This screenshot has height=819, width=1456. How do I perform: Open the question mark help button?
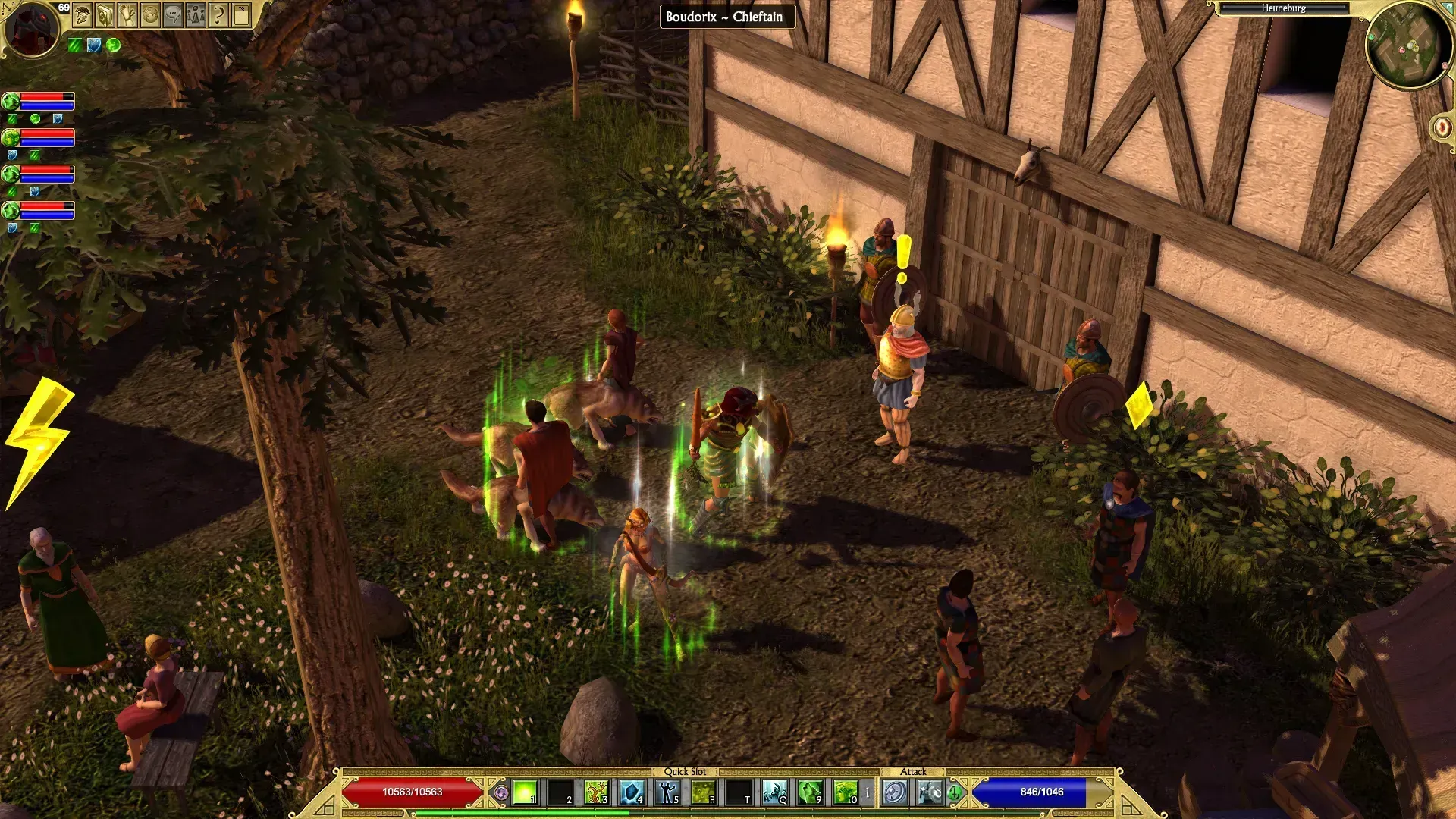pyautogui.click(x=218, y=15)
